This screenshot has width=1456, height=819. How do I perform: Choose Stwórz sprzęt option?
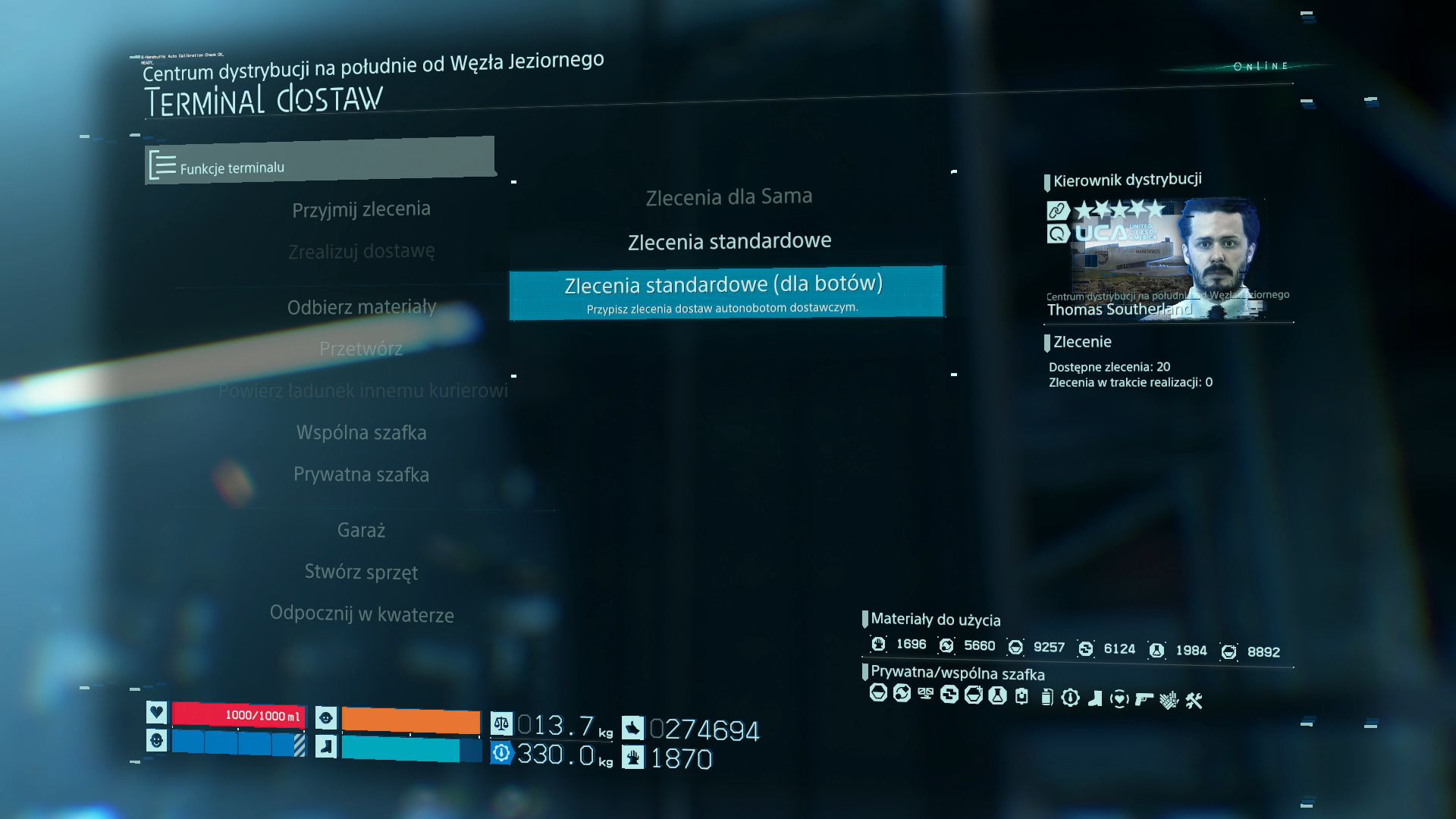coord(361,572)
